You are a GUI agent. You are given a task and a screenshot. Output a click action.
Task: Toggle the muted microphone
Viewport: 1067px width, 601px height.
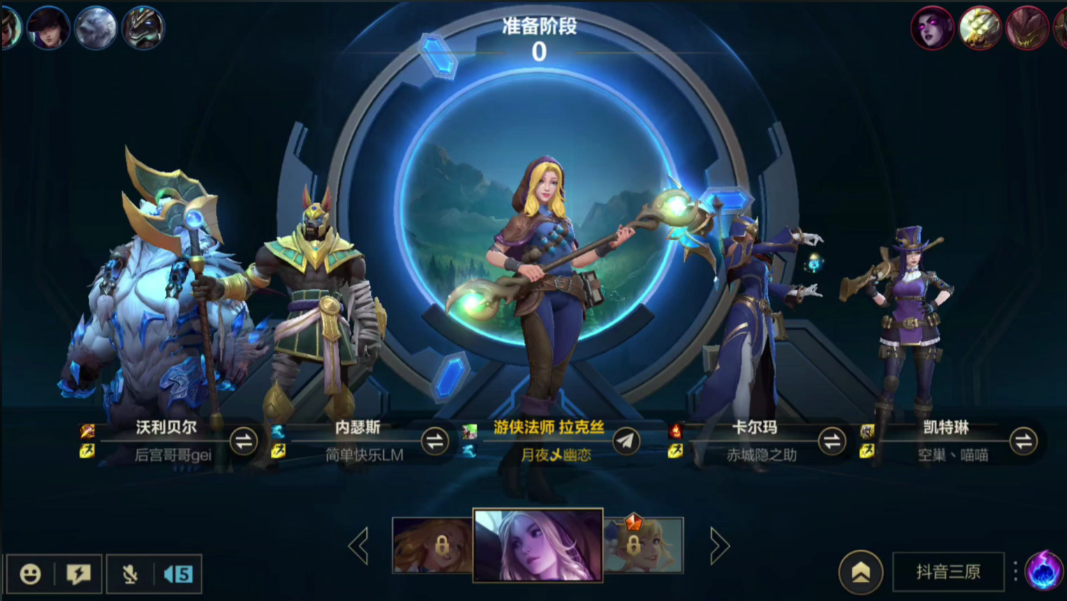129,574
